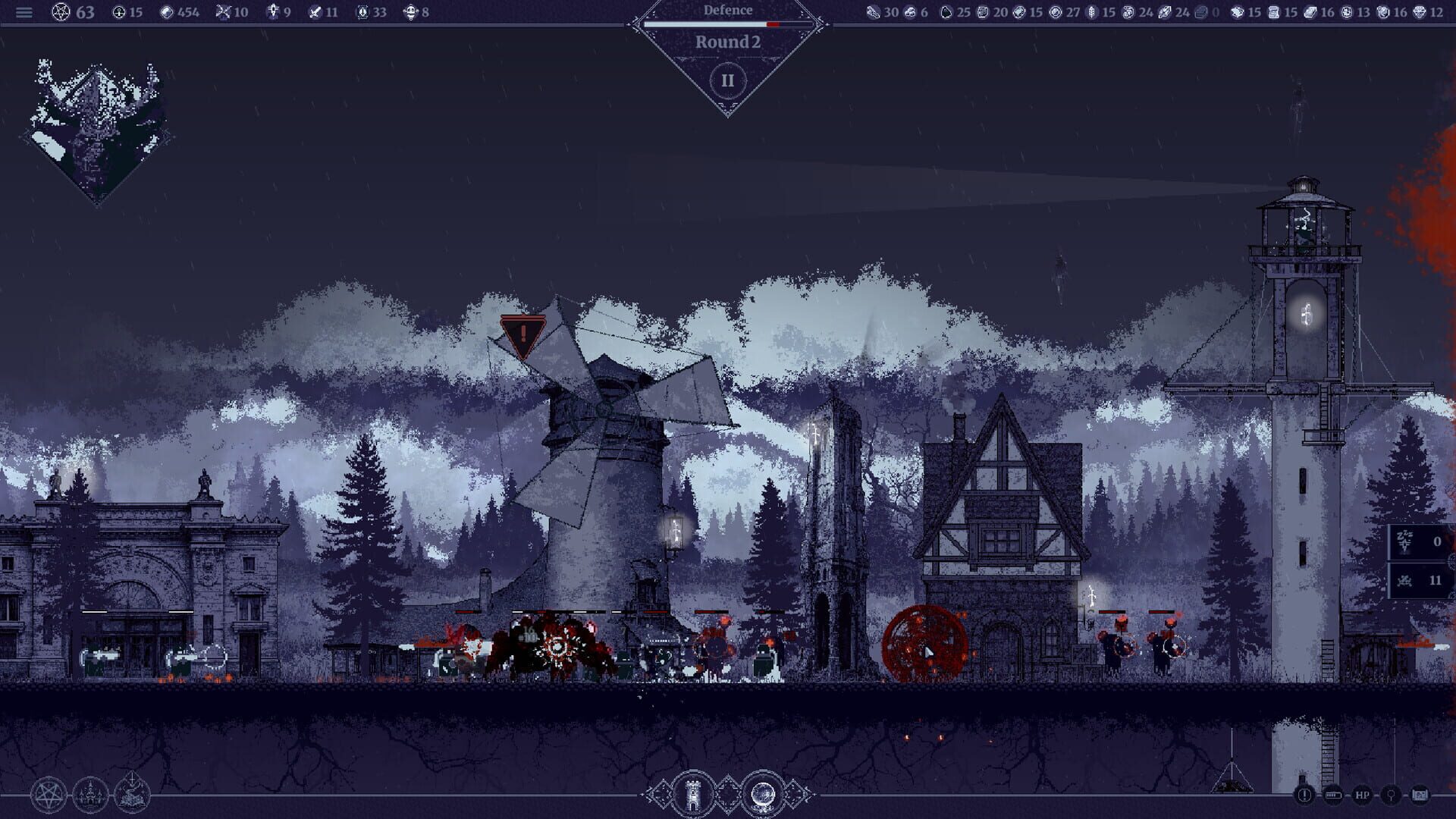Click the diamond gem resource icon showing 12

click(1418, 12)
